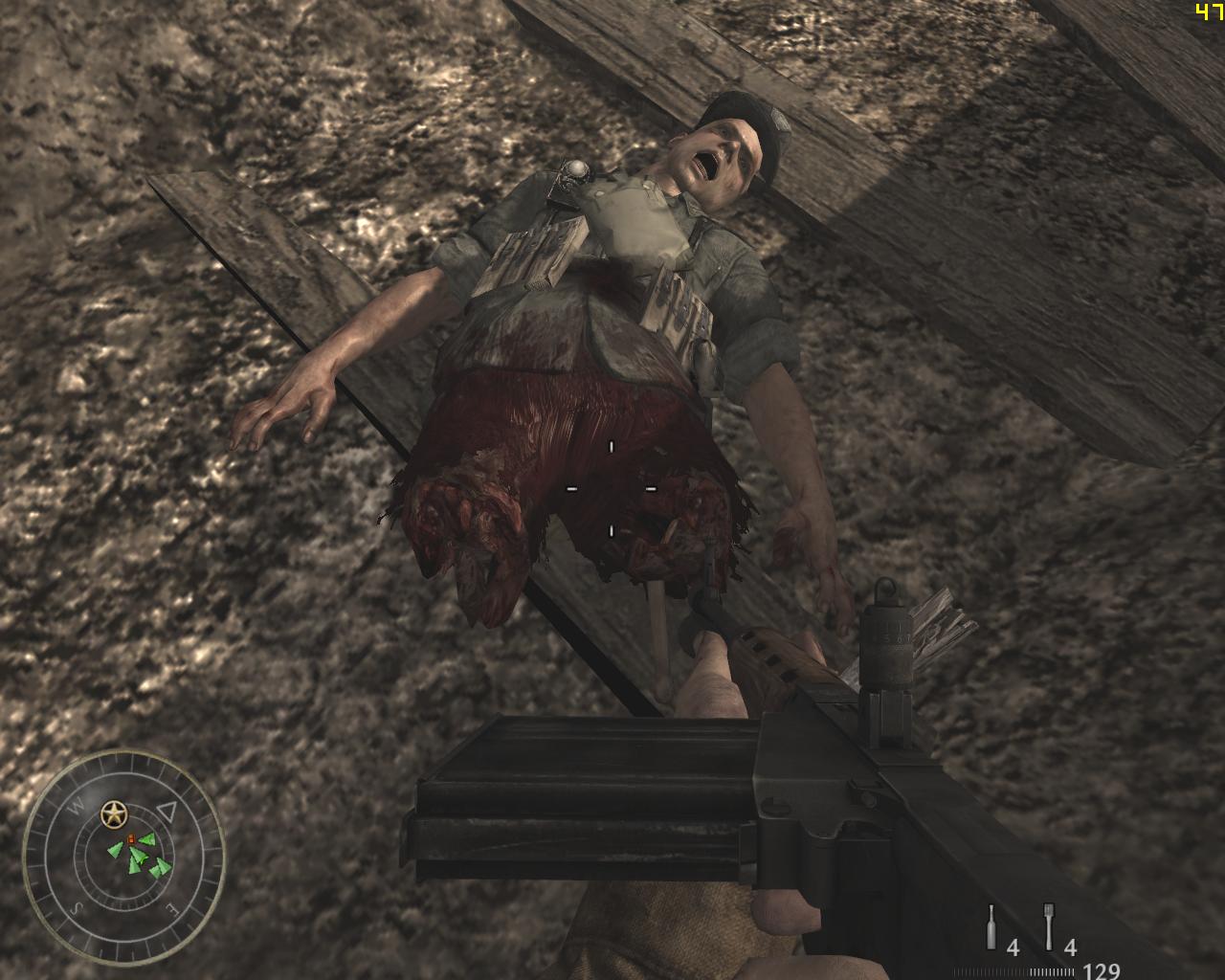Screen dimensions: 1225x980
Task: Click the Molotov bottle icon
Action: click(x=991, y=927)
